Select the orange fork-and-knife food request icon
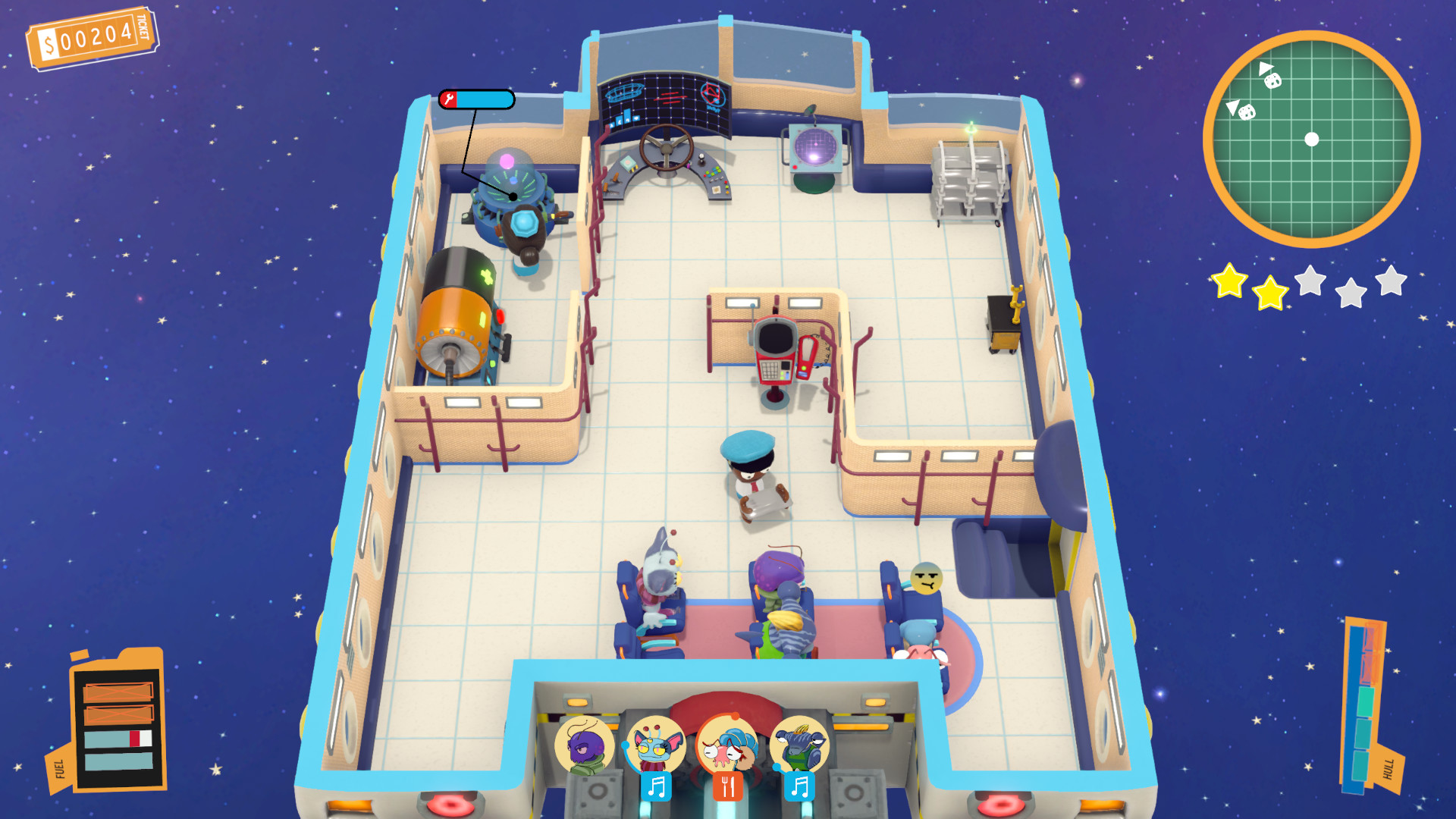 click(x=728, y=786)
